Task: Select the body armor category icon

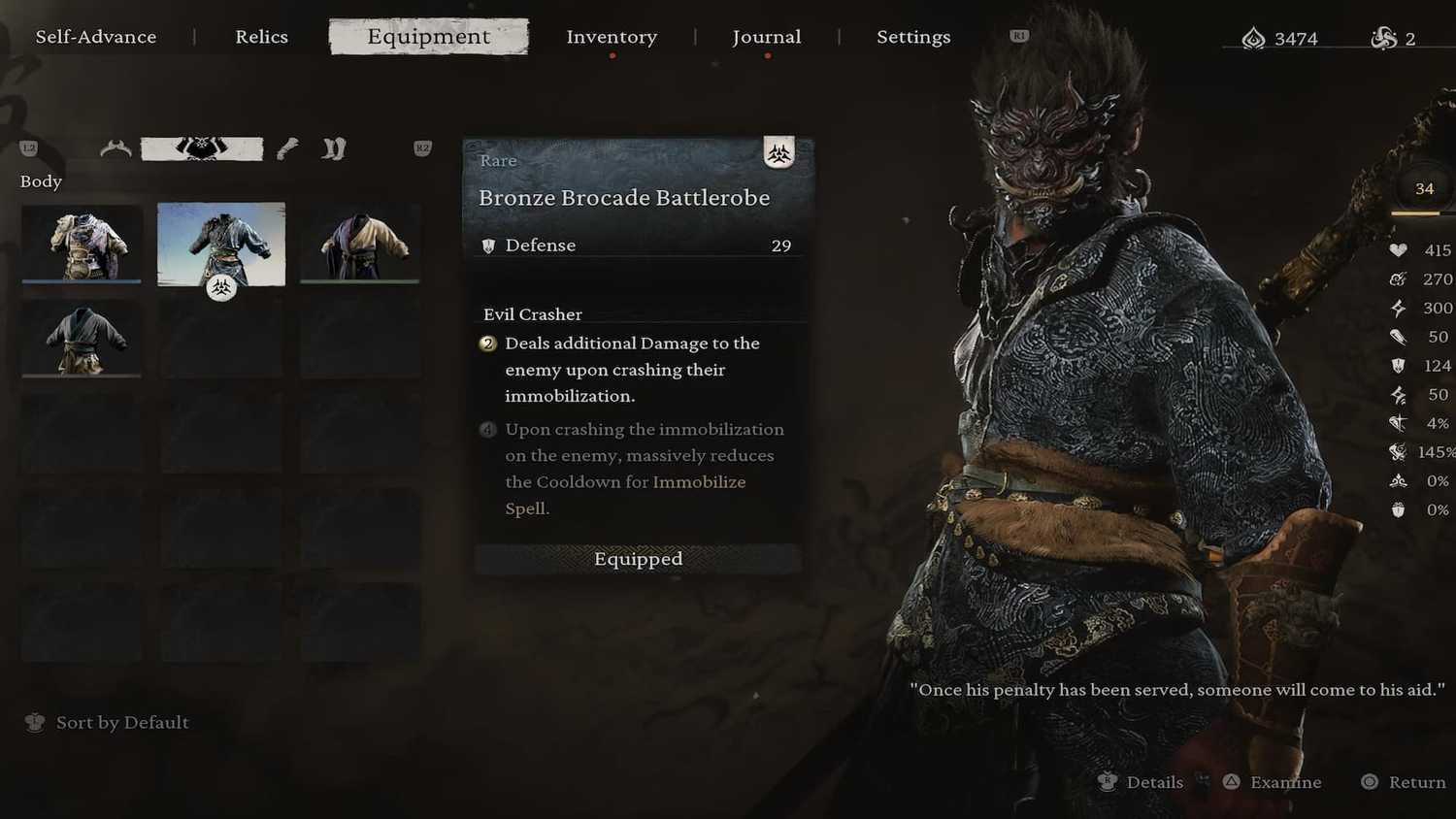Action: click(x=202, y=148)
